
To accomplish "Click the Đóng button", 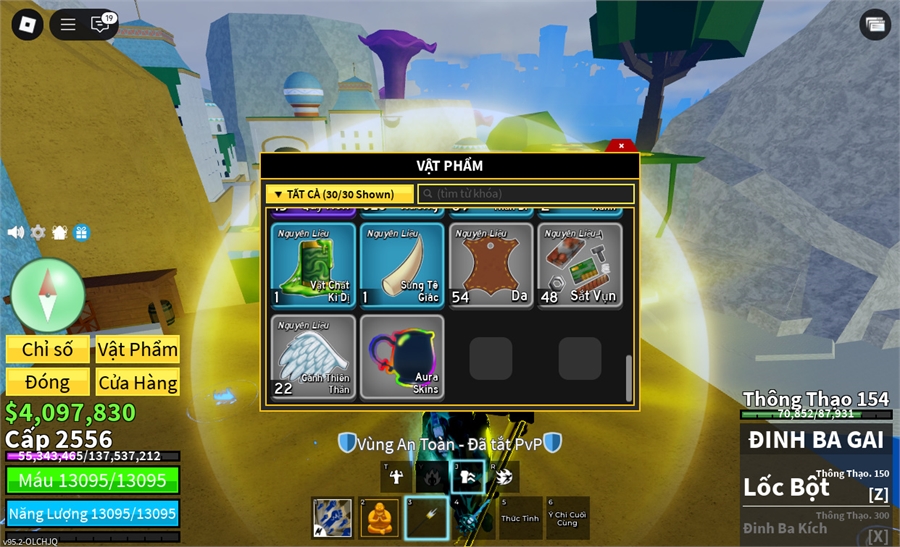I will [48, 382].
